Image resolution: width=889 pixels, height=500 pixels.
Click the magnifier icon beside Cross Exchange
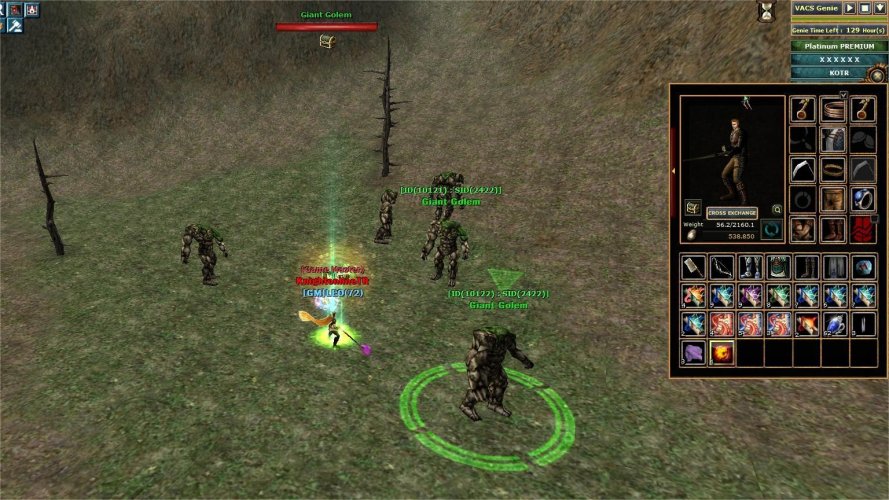click(777, 210)
